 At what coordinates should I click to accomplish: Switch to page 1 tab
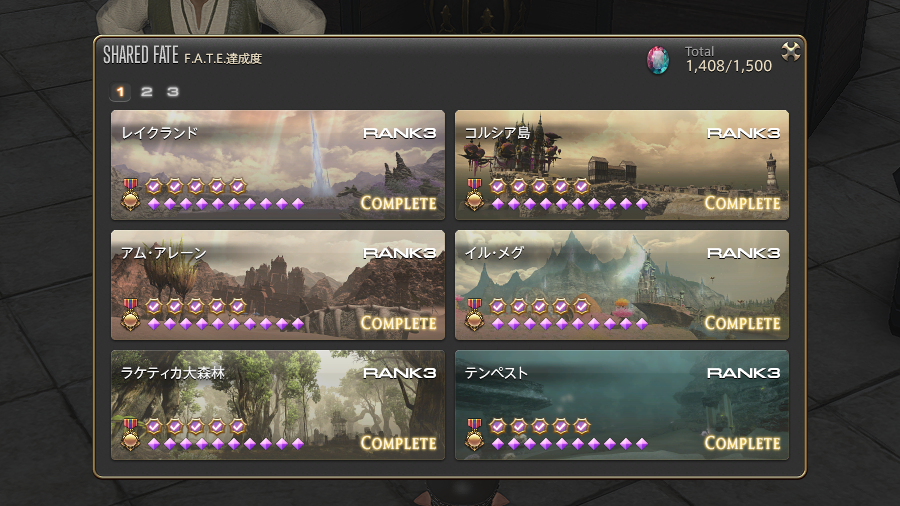pos(120,92)
